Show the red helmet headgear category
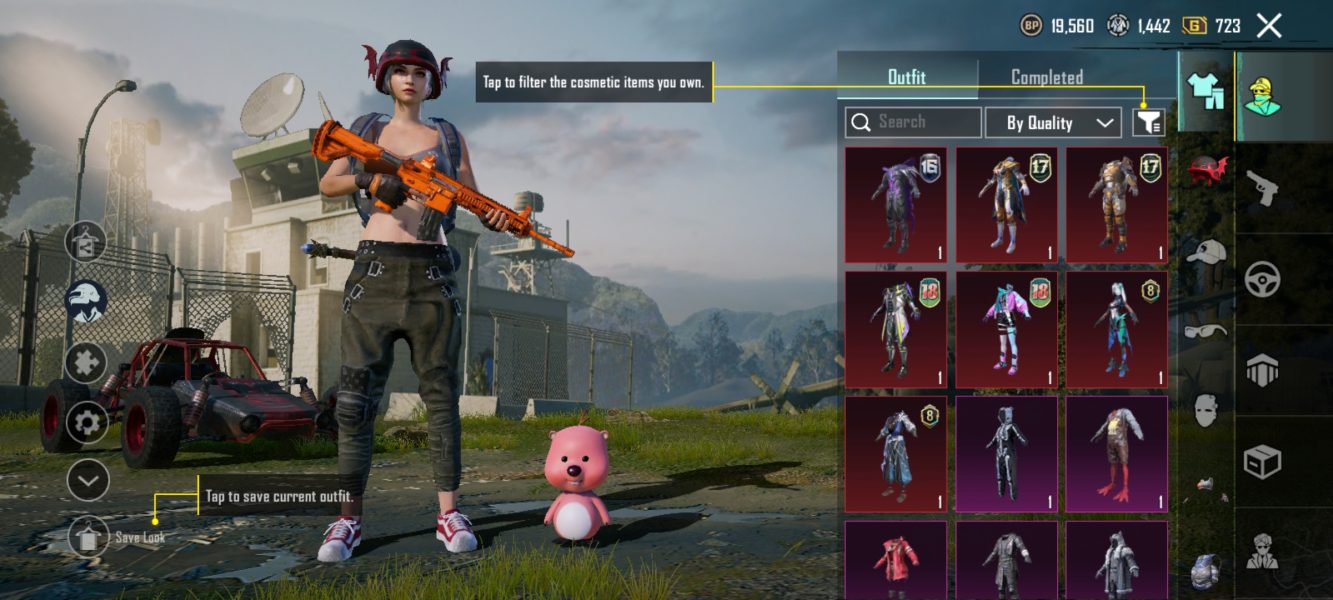1333x600 pixels. [1208, 171]
